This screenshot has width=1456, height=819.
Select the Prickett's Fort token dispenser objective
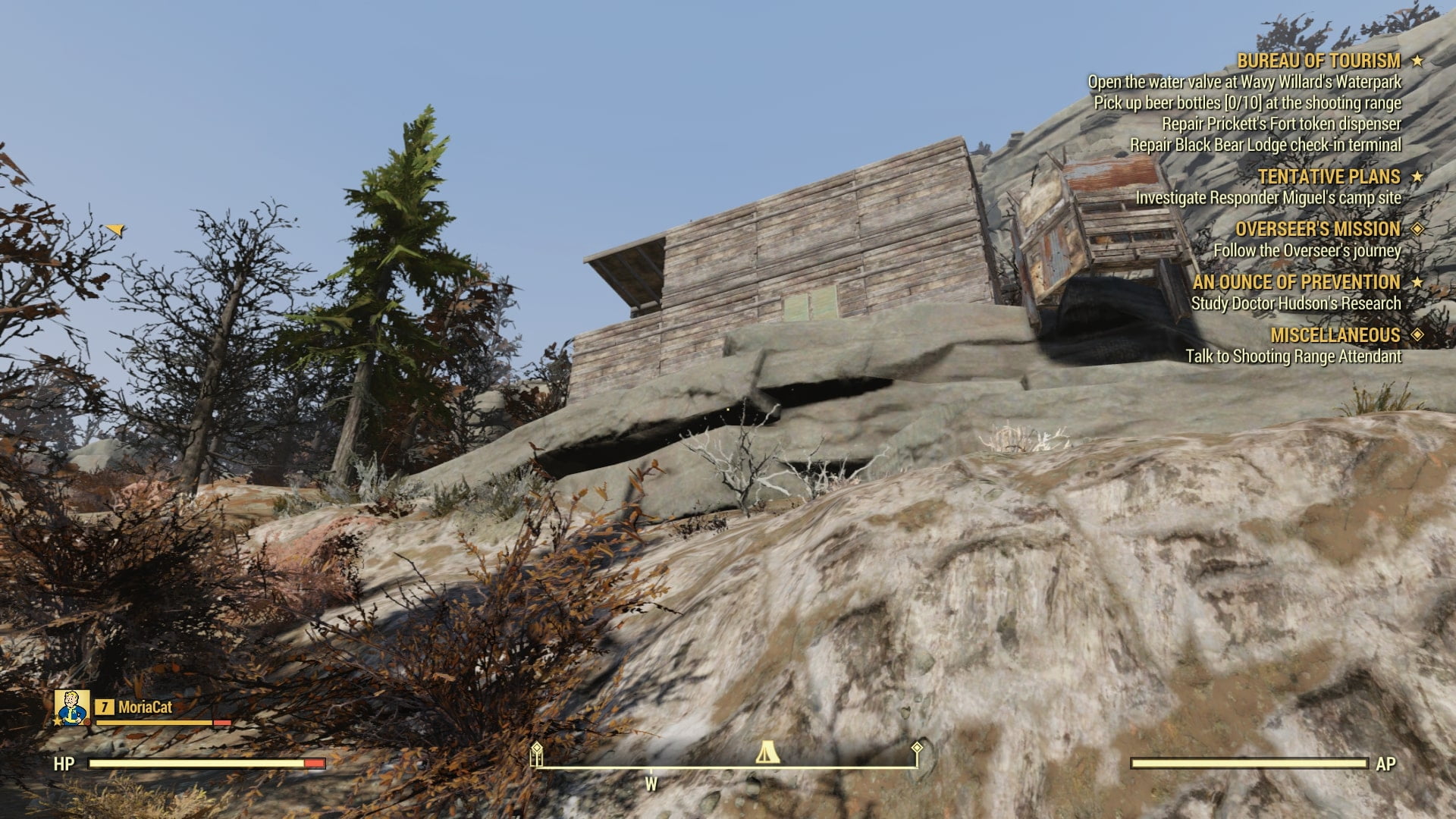(x=1282, y=124)
